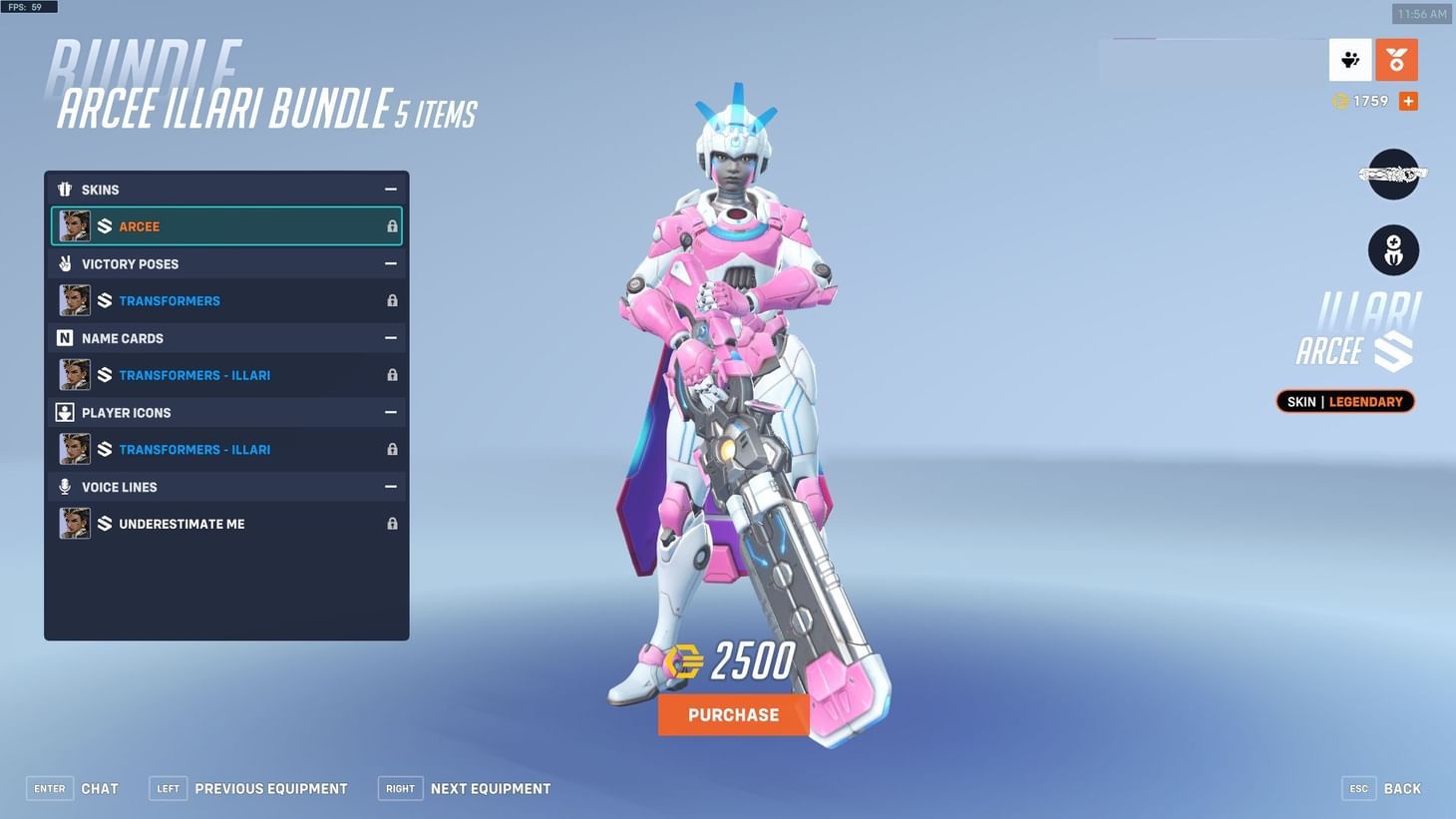Open Chat via the Enter prompt

pyautogui.click(x=49, y=787)
